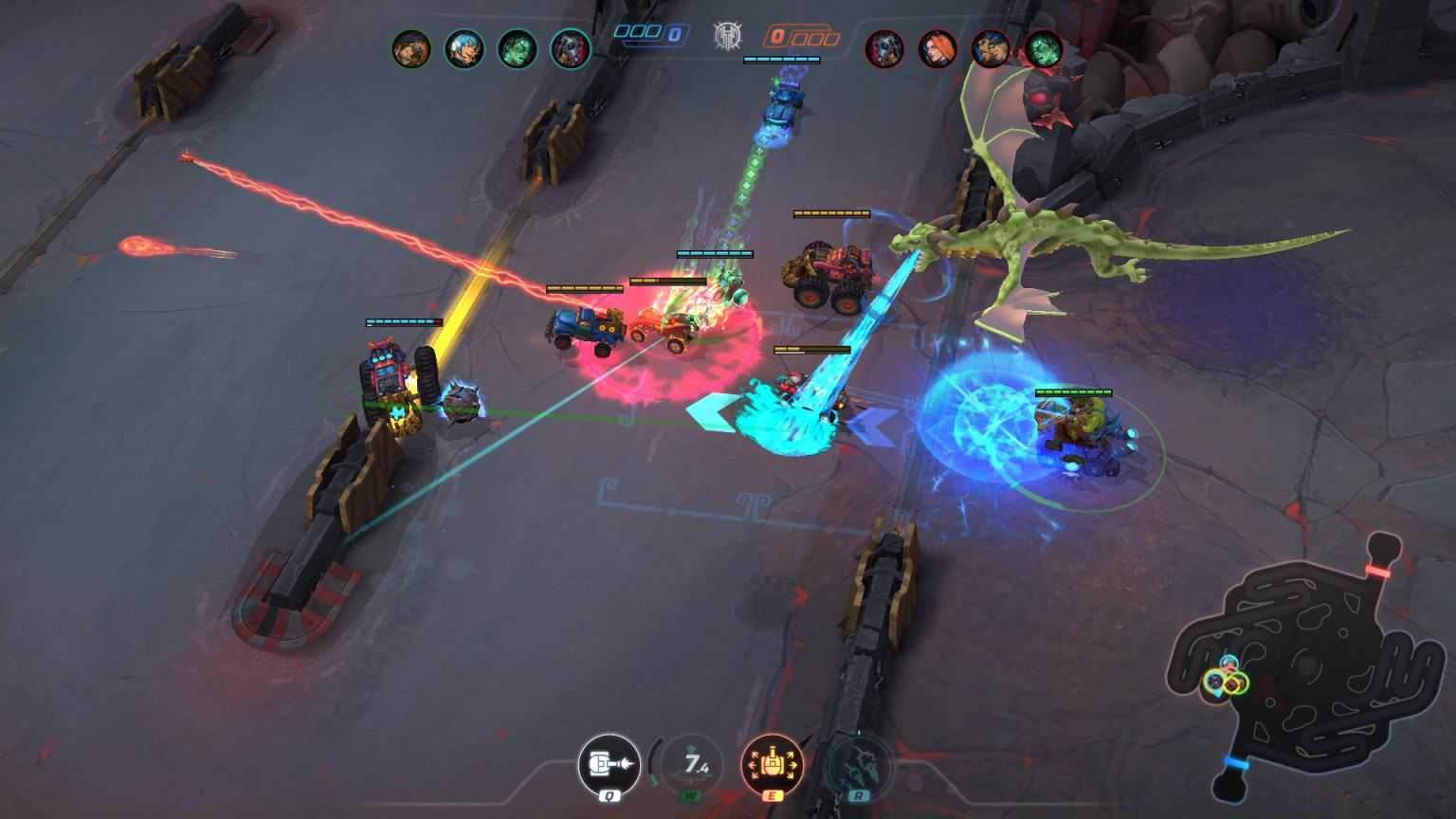
Task: Click the central faction emblem between scores
Action: pos(729,36)
